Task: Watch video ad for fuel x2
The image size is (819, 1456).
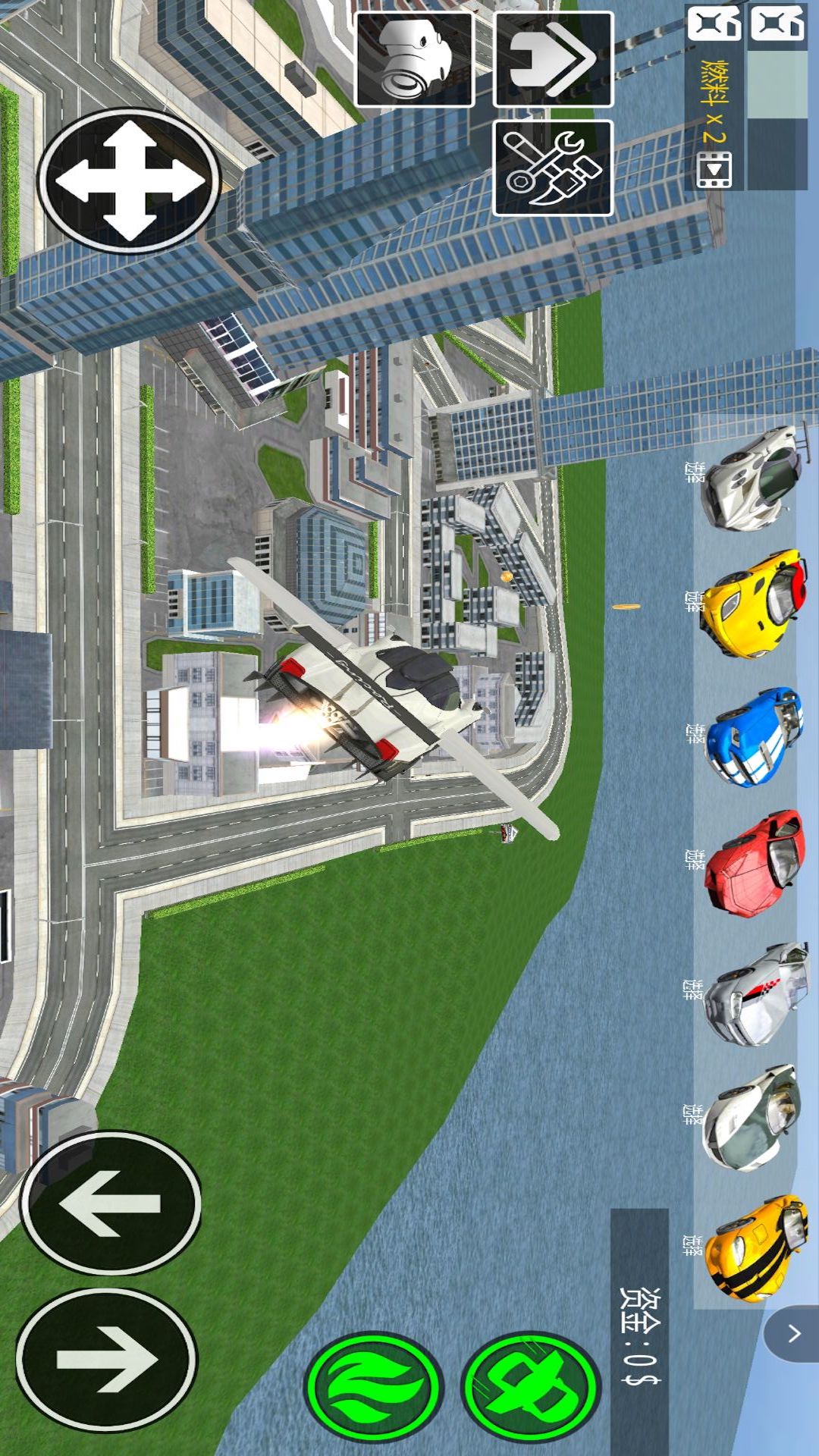Action: pos(714,168)
